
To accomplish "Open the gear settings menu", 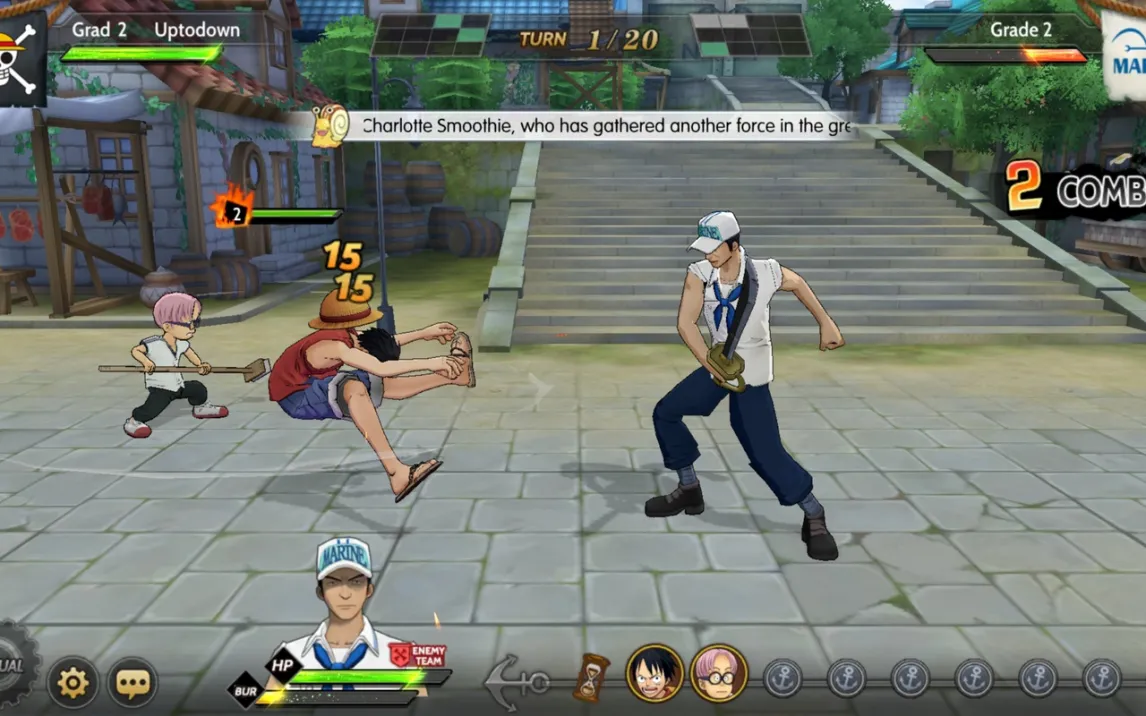I will [73, 682].
